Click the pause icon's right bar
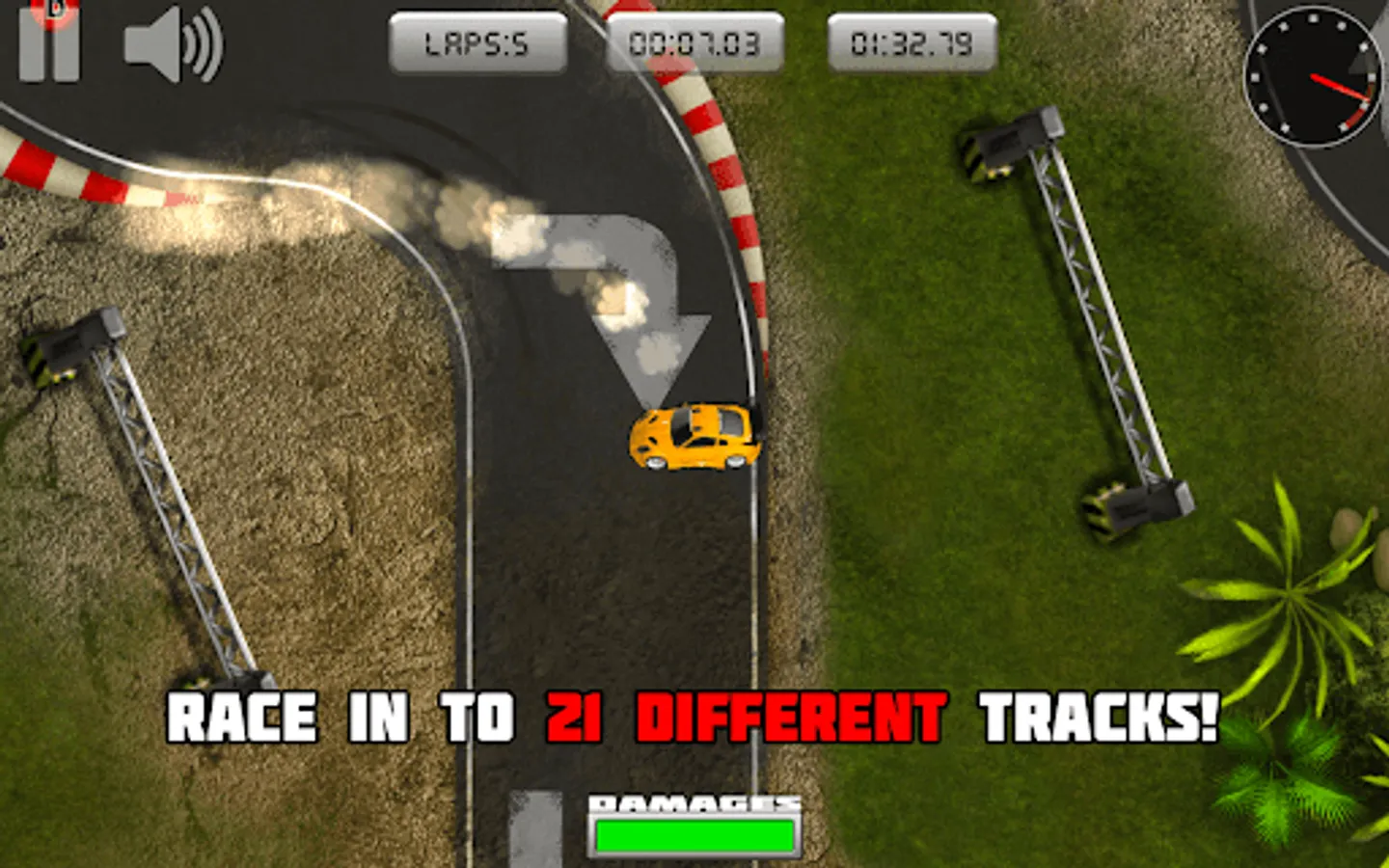Screen dimensions: 1389x868 tap(65, 45)
